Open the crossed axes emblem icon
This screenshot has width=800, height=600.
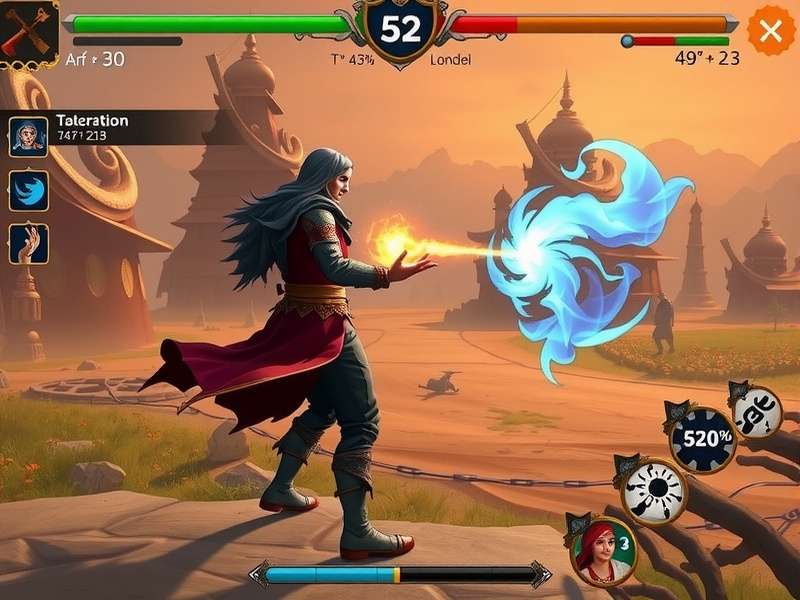point(27,33)
